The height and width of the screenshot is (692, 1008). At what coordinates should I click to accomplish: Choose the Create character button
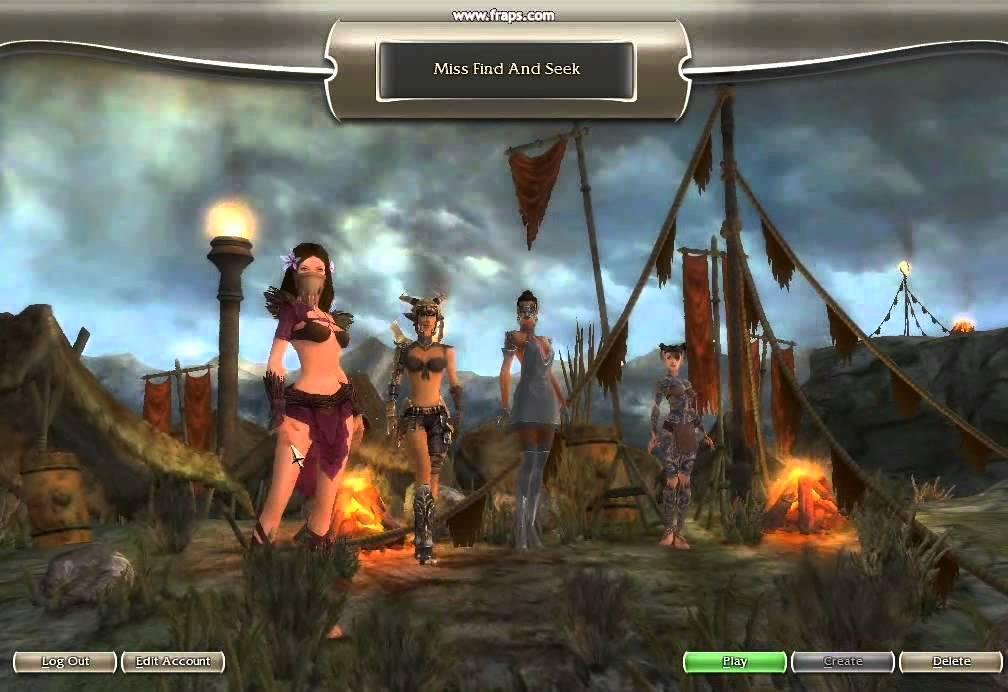pos(842,661)
